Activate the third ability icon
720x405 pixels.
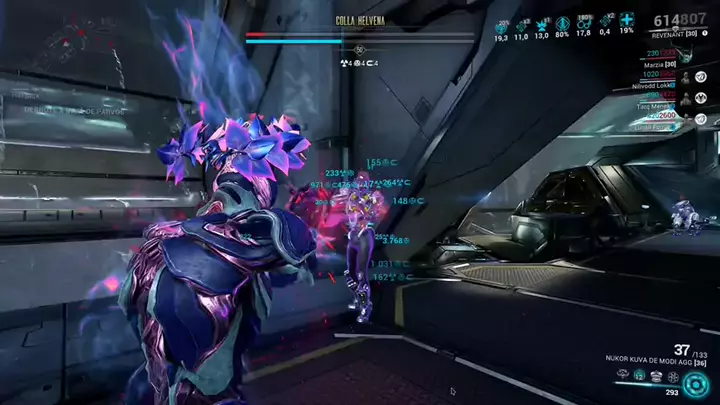655,376
